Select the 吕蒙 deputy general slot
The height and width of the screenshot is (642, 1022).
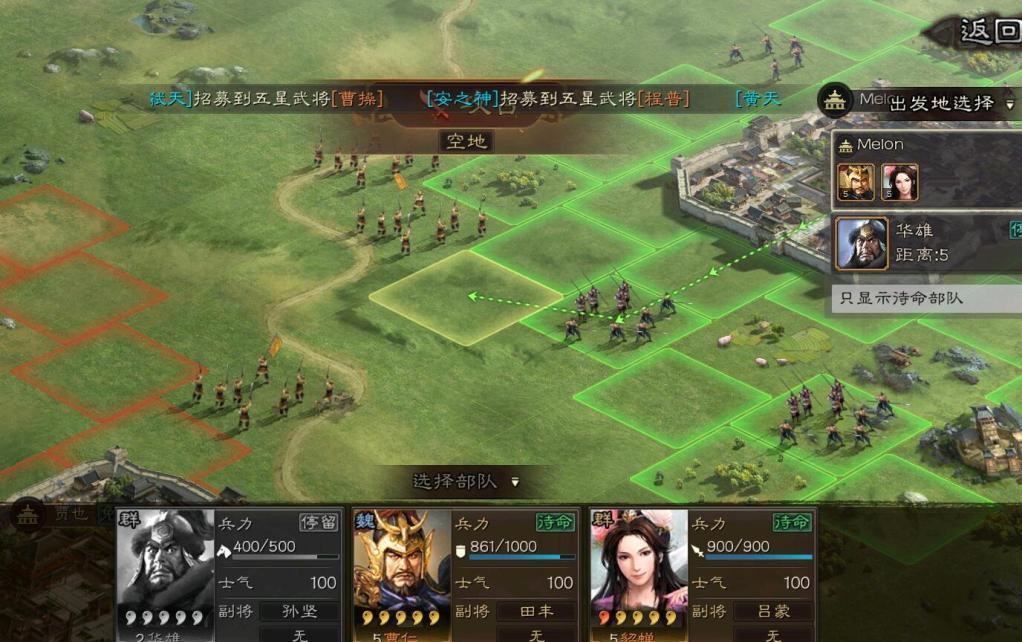[772, 611]
